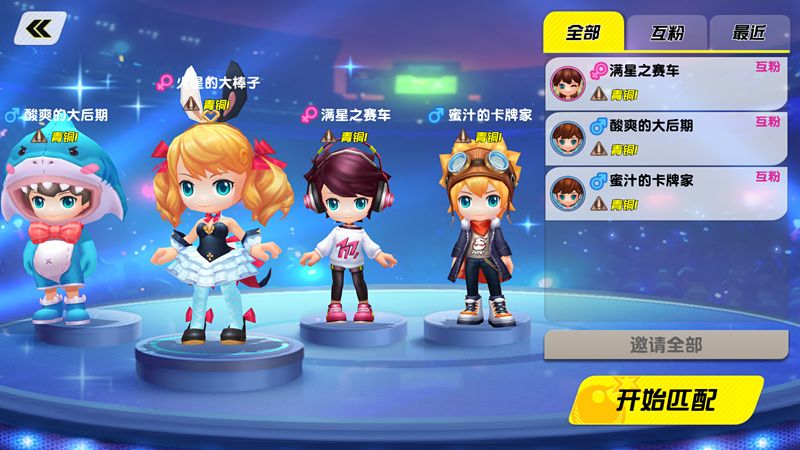This screenshot has width=800, height=450.
Task: Open the 互粉 tab
Action: click(667, 32)
